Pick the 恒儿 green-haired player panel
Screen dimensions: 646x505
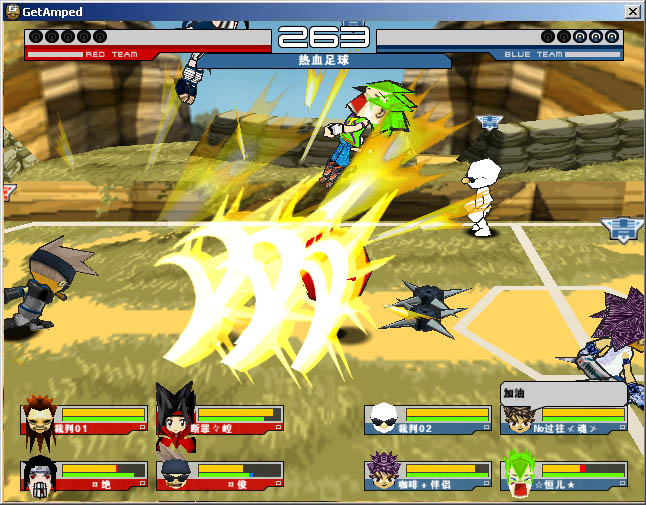(x=564, y=475)
